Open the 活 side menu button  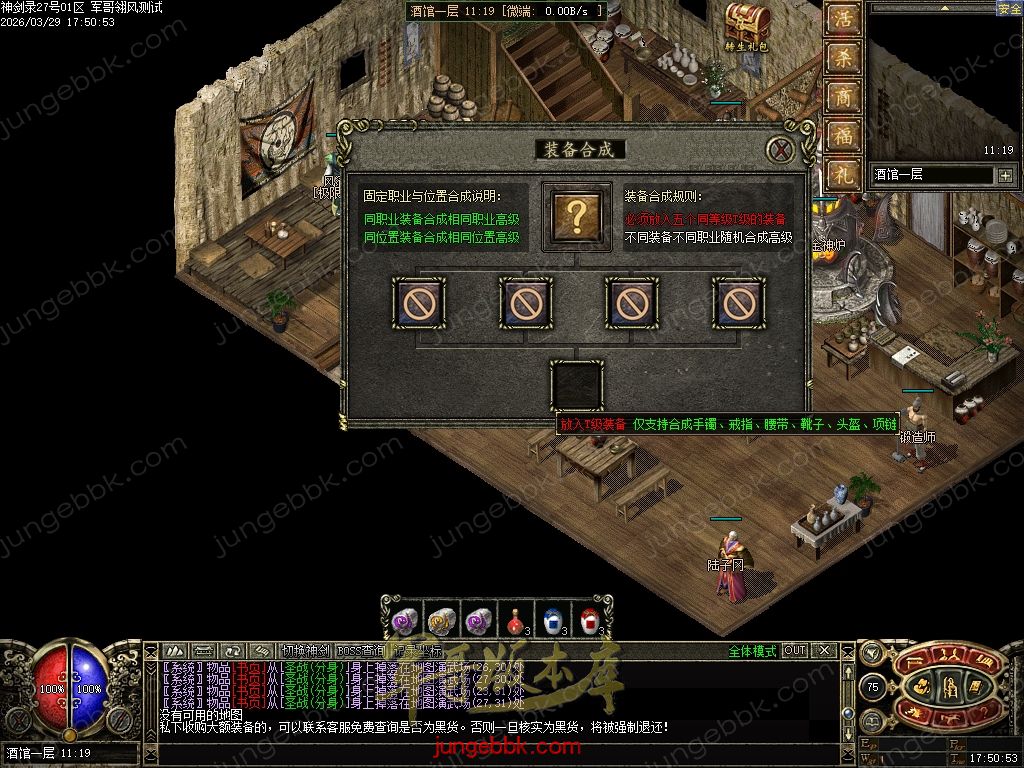click(x=845, y=22)
